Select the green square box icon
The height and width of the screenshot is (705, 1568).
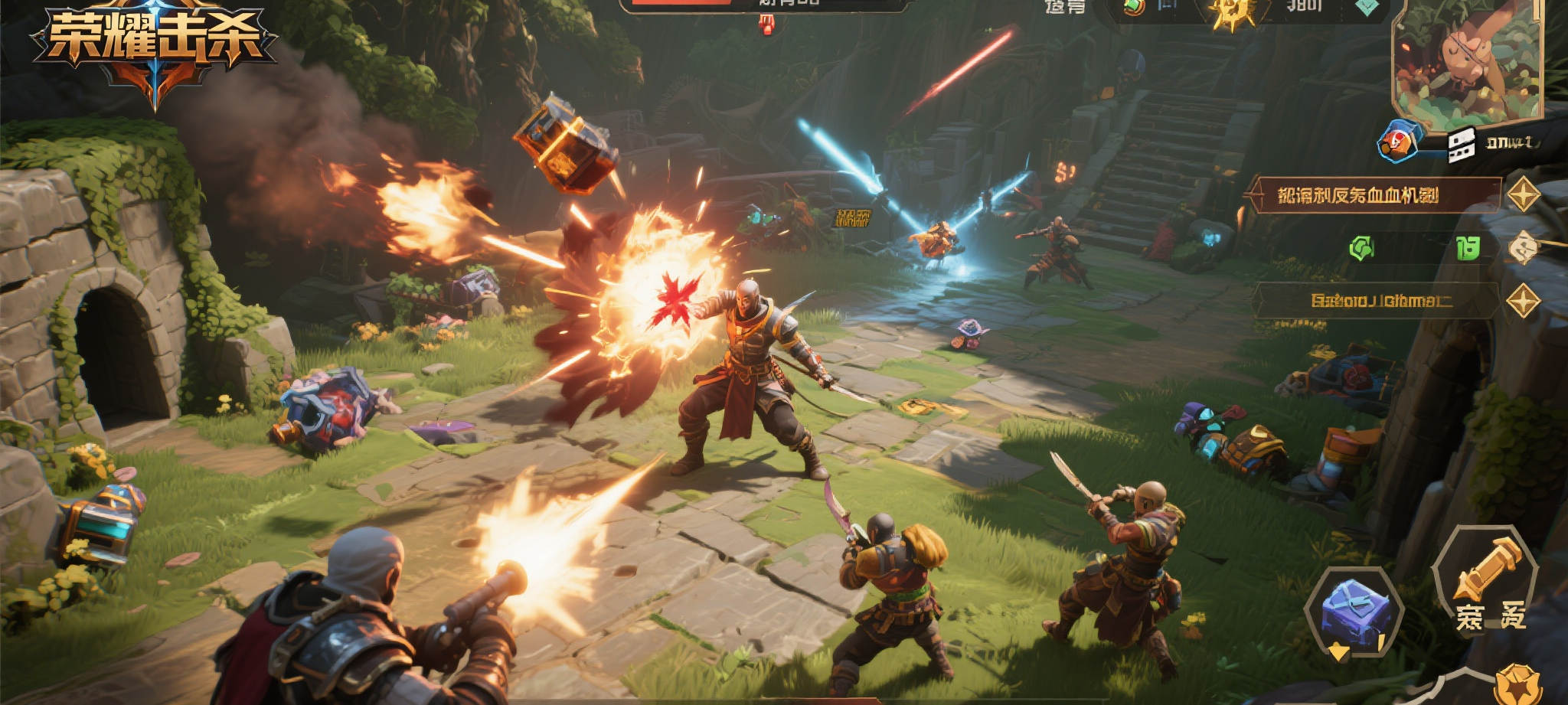tap(1467, 248)
